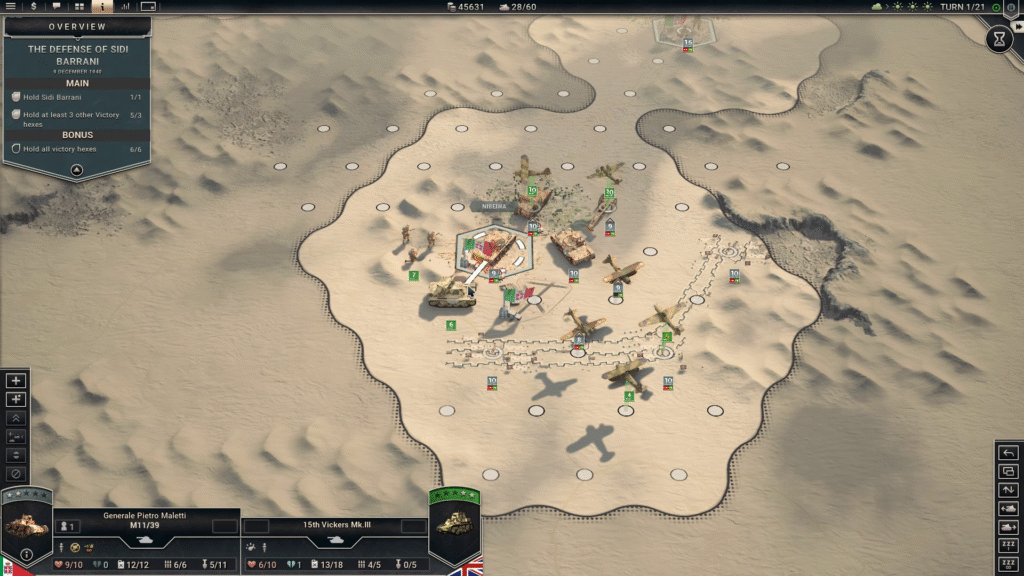Viewport: 1024px width, 576px height.
Task: Collapse the Overview objectives panel
Action: coord(76,170)
